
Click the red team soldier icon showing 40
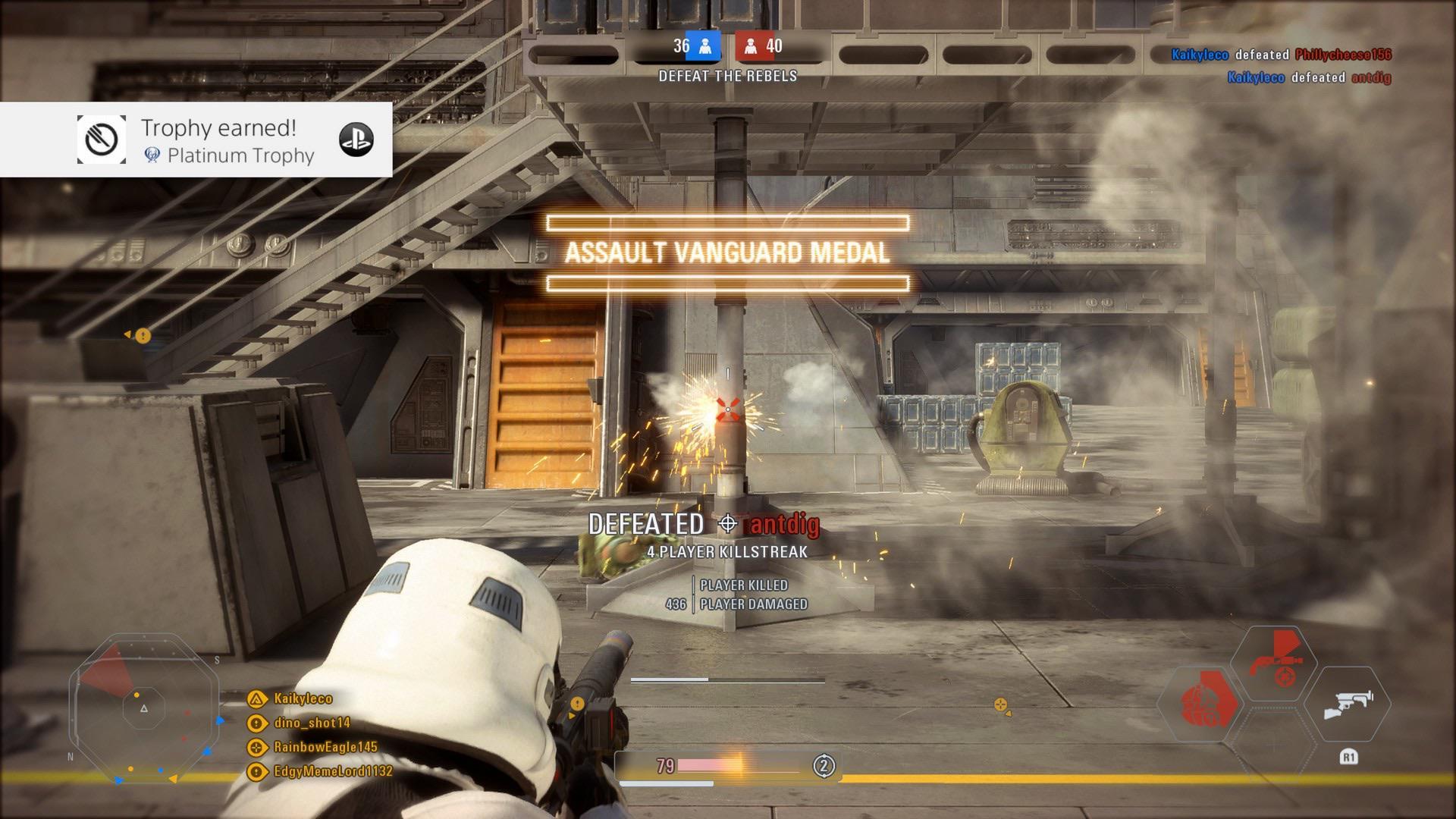point(752,47)
